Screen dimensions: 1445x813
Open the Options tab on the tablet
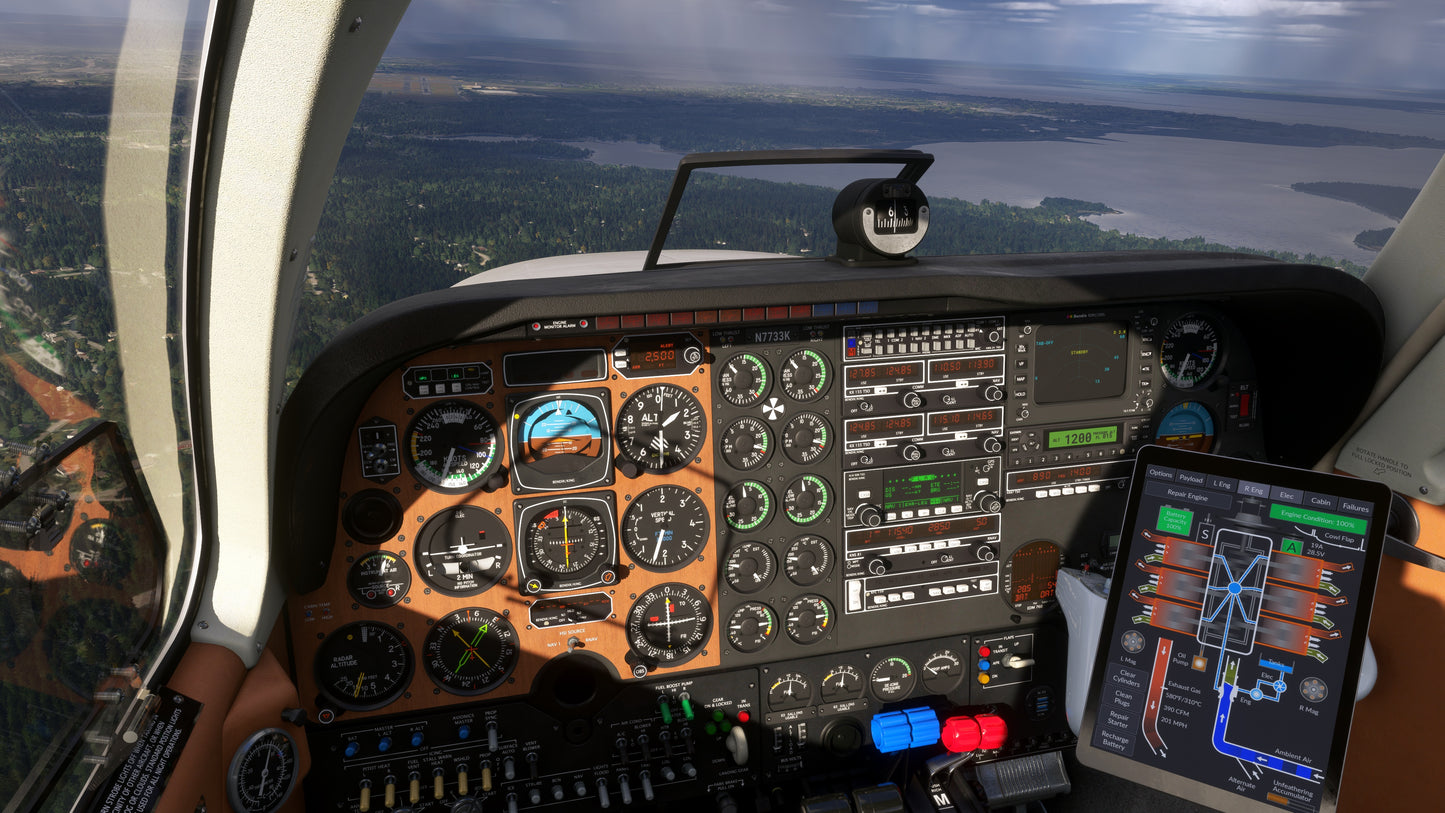tap(1160, 474)
